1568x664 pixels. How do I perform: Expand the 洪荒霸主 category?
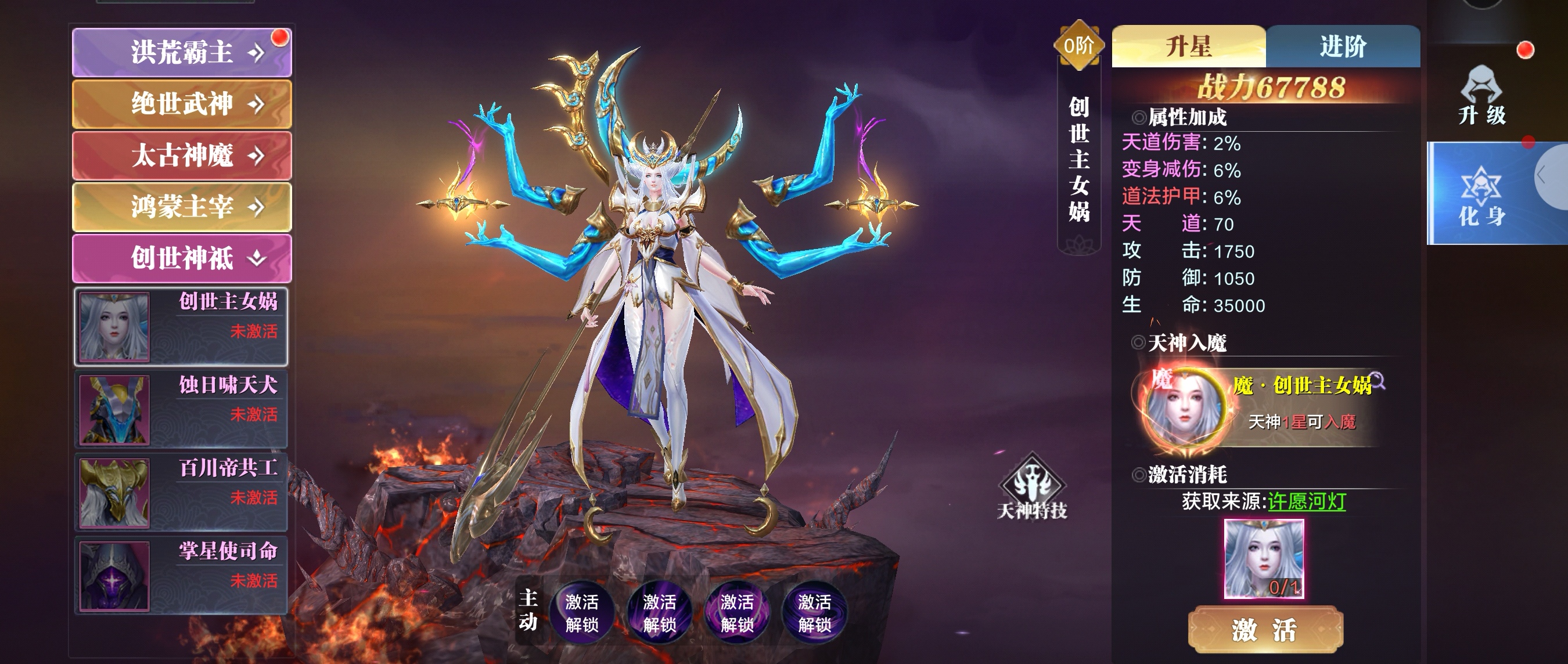(181, 52)
